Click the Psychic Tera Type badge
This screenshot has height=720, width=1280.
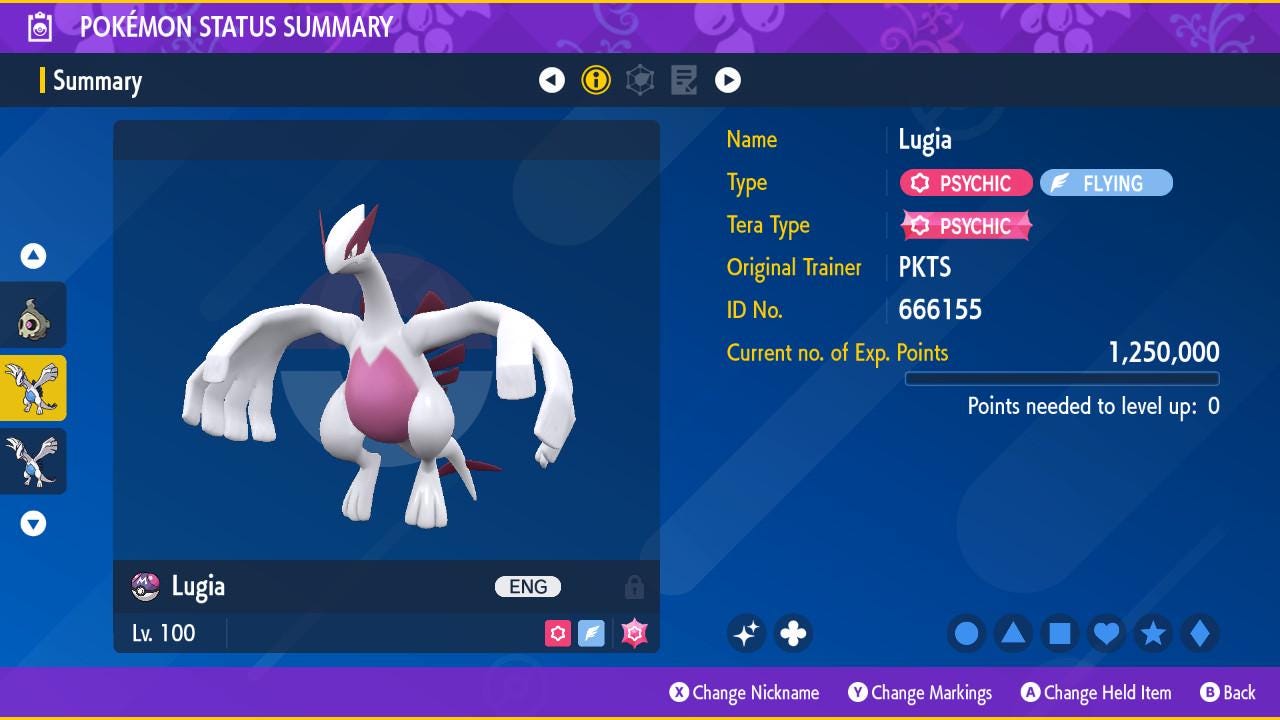tap(966, 226)
